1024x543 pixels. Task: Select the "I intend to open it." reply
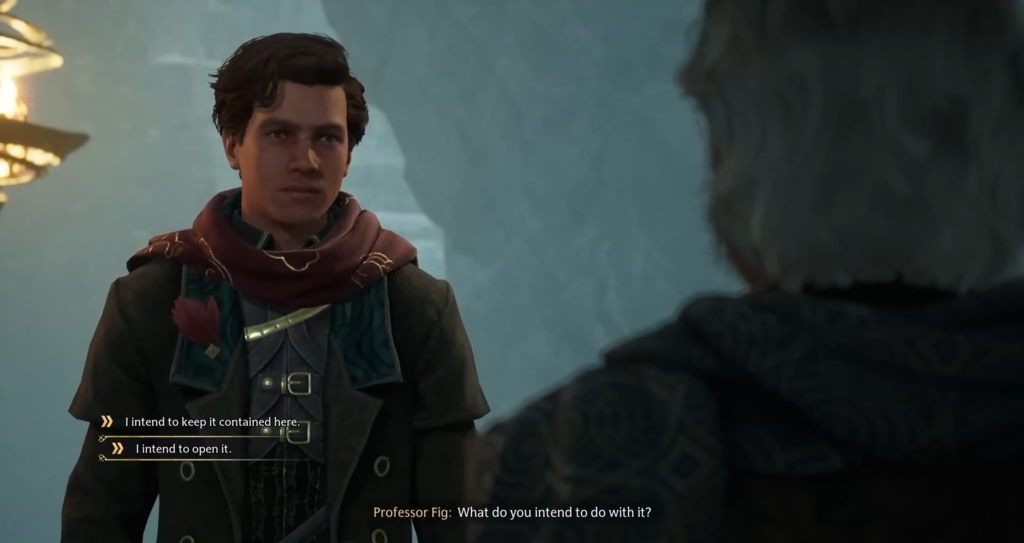coord(183,449)
